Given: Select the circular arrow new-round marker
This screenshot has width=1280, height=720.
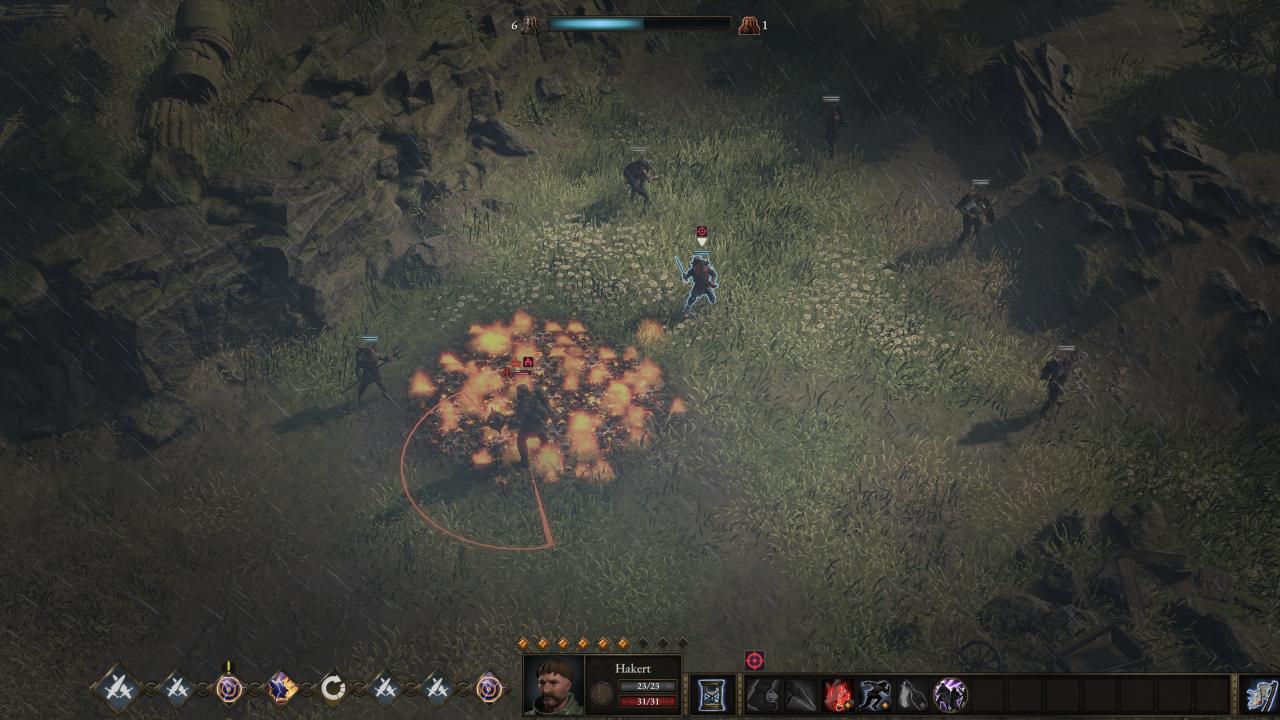Looking at the screenshot, I should [x=333, y=687].
